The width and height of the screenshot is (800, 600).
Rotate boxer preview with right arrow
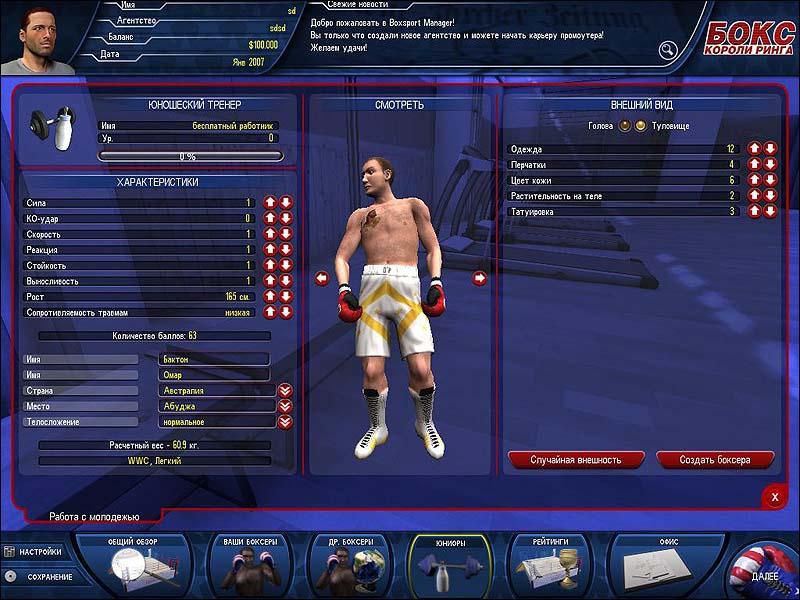479,278
